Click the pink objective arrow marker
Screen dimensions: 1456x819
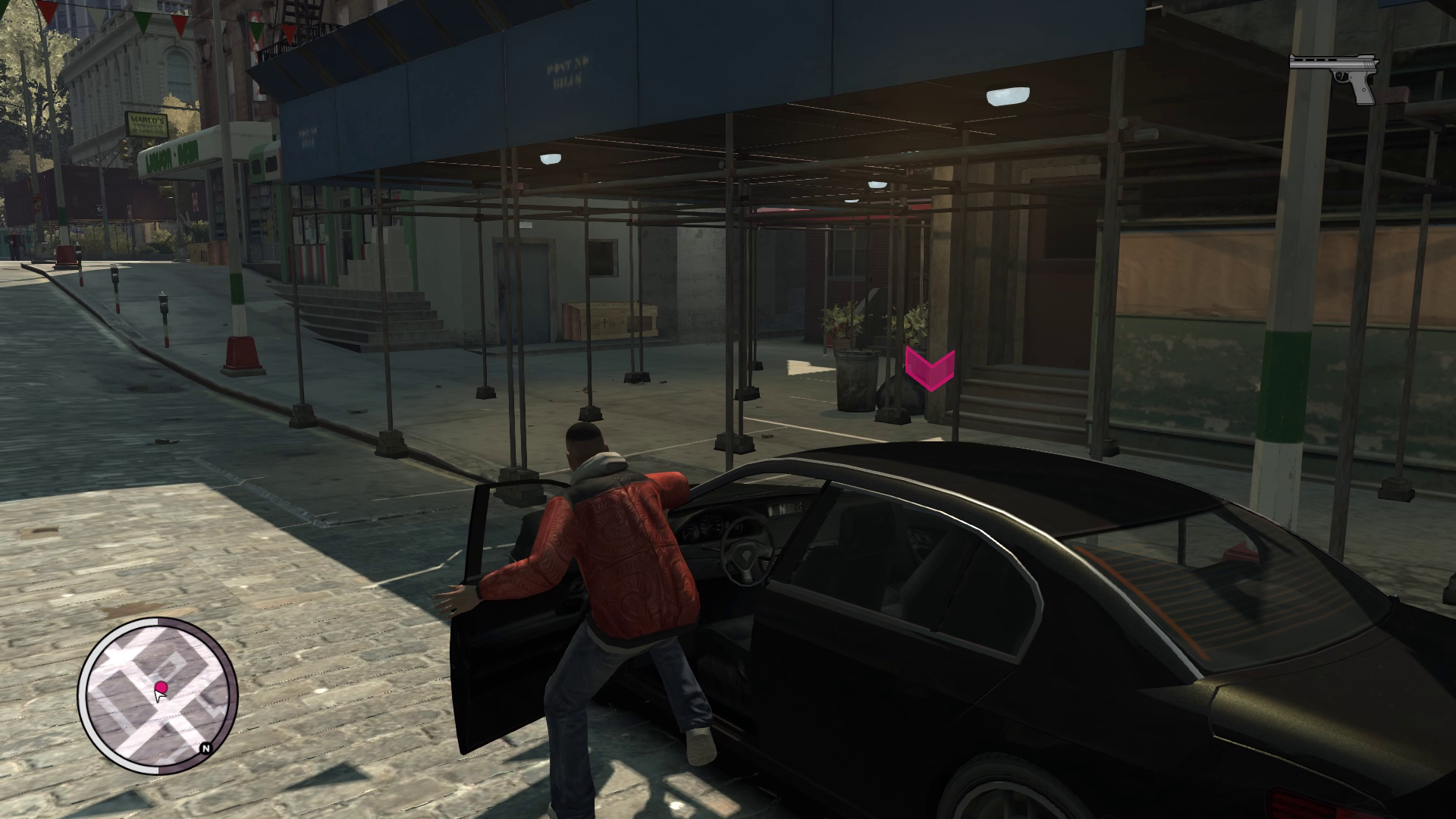[929, 369]
